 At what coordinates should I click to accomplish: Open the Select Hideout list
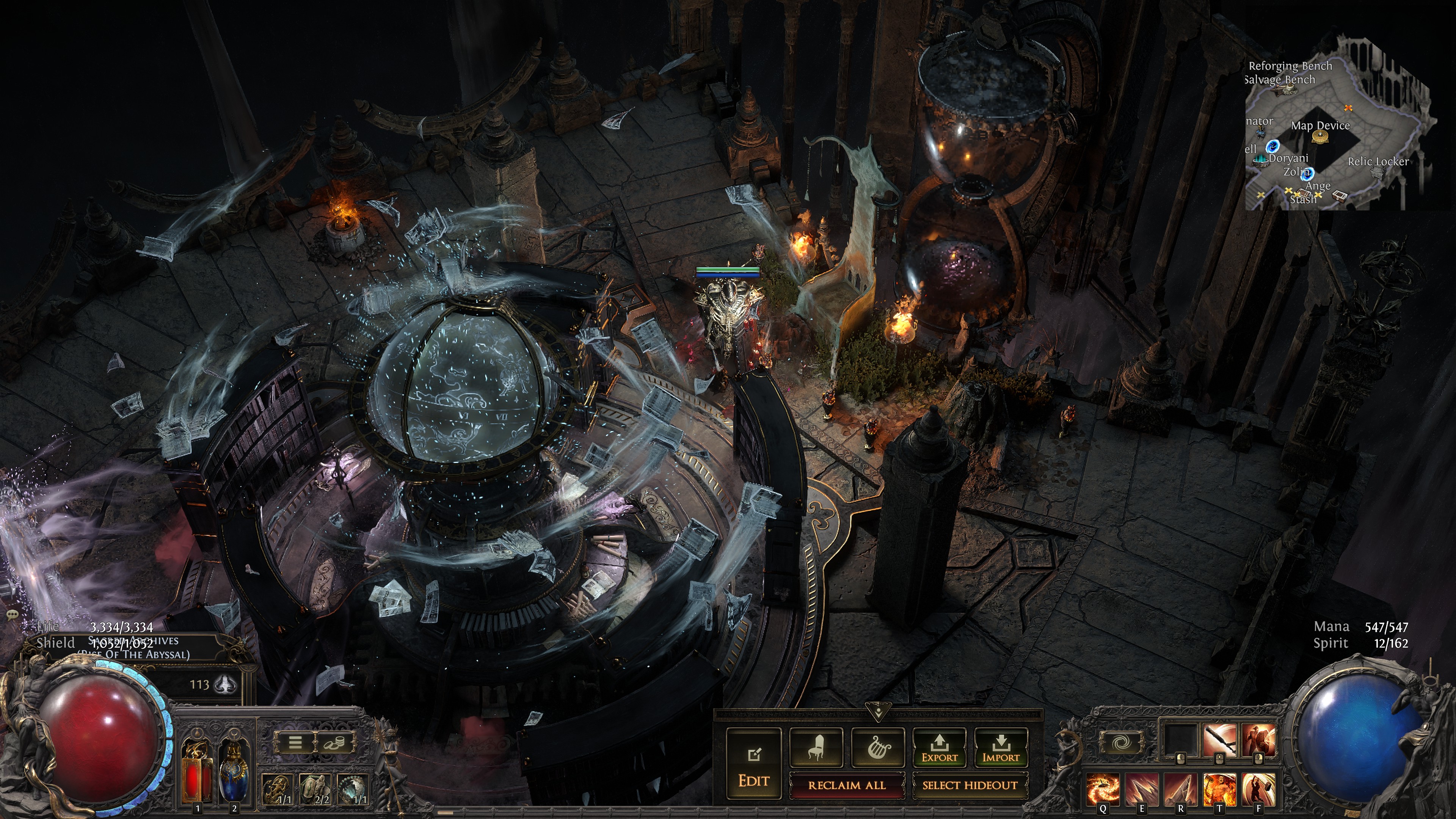[970, 785]
